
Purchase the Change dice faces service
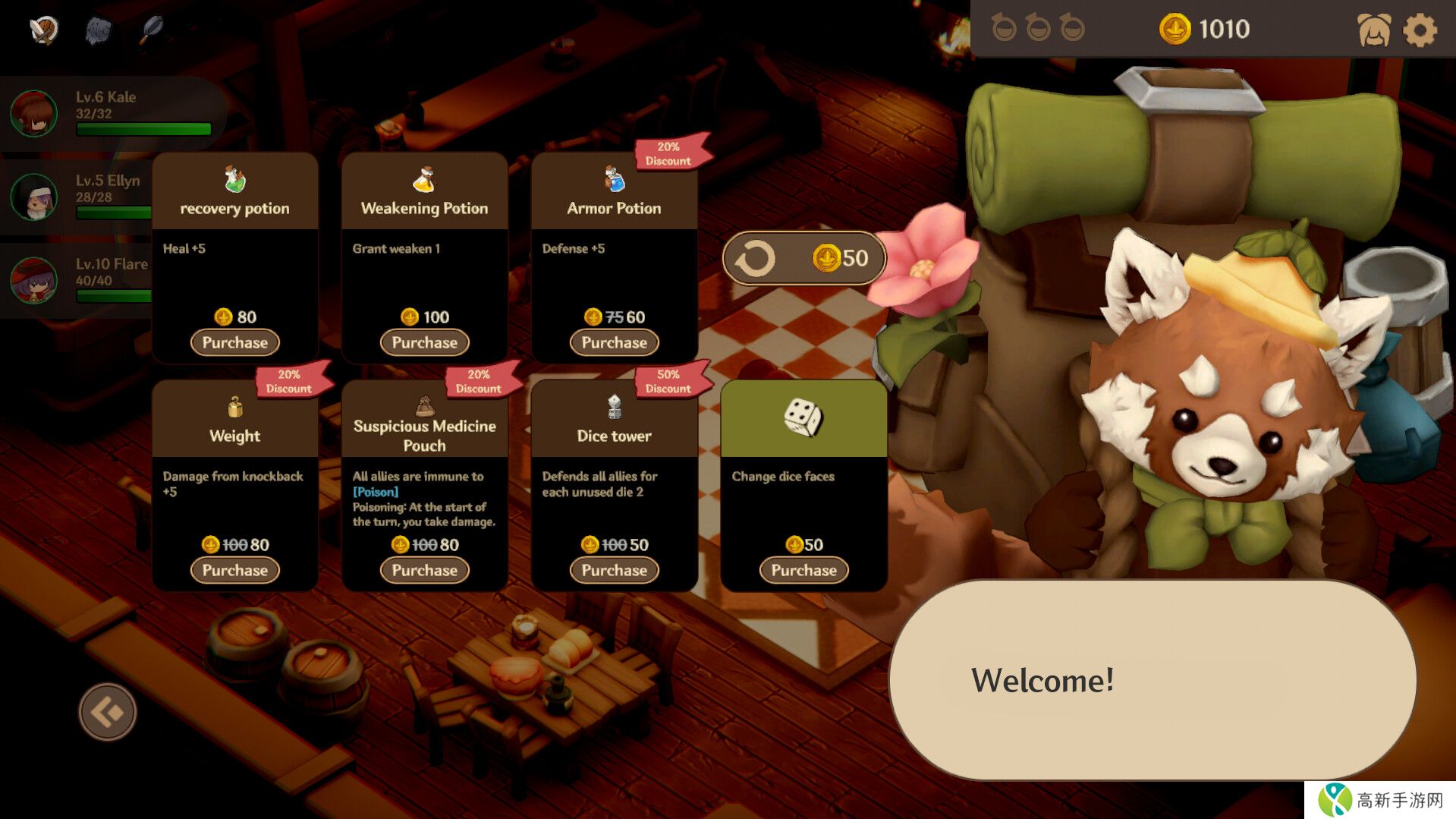click(803, 570)
